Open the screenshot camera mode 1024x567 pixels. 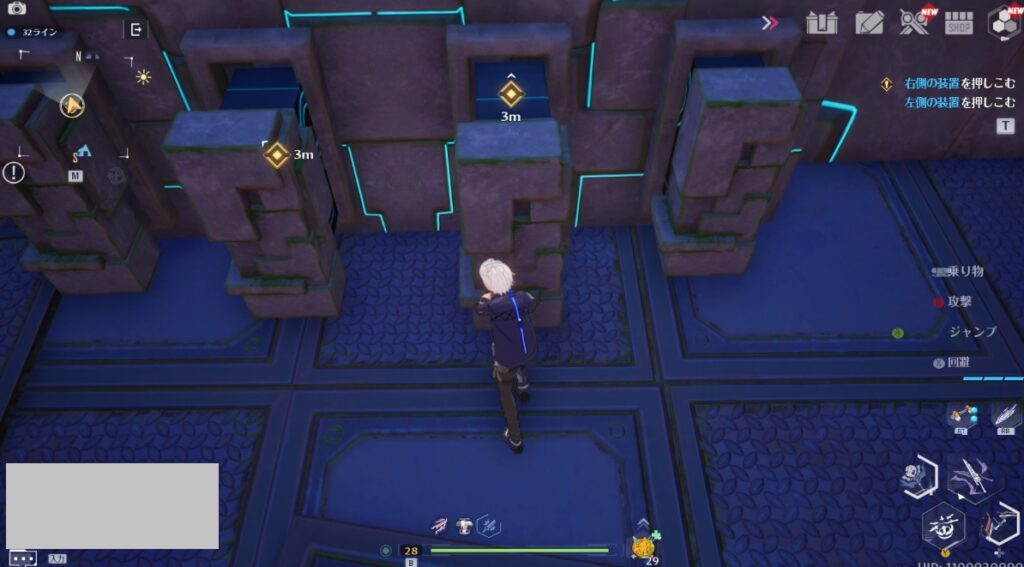(17, 8)
